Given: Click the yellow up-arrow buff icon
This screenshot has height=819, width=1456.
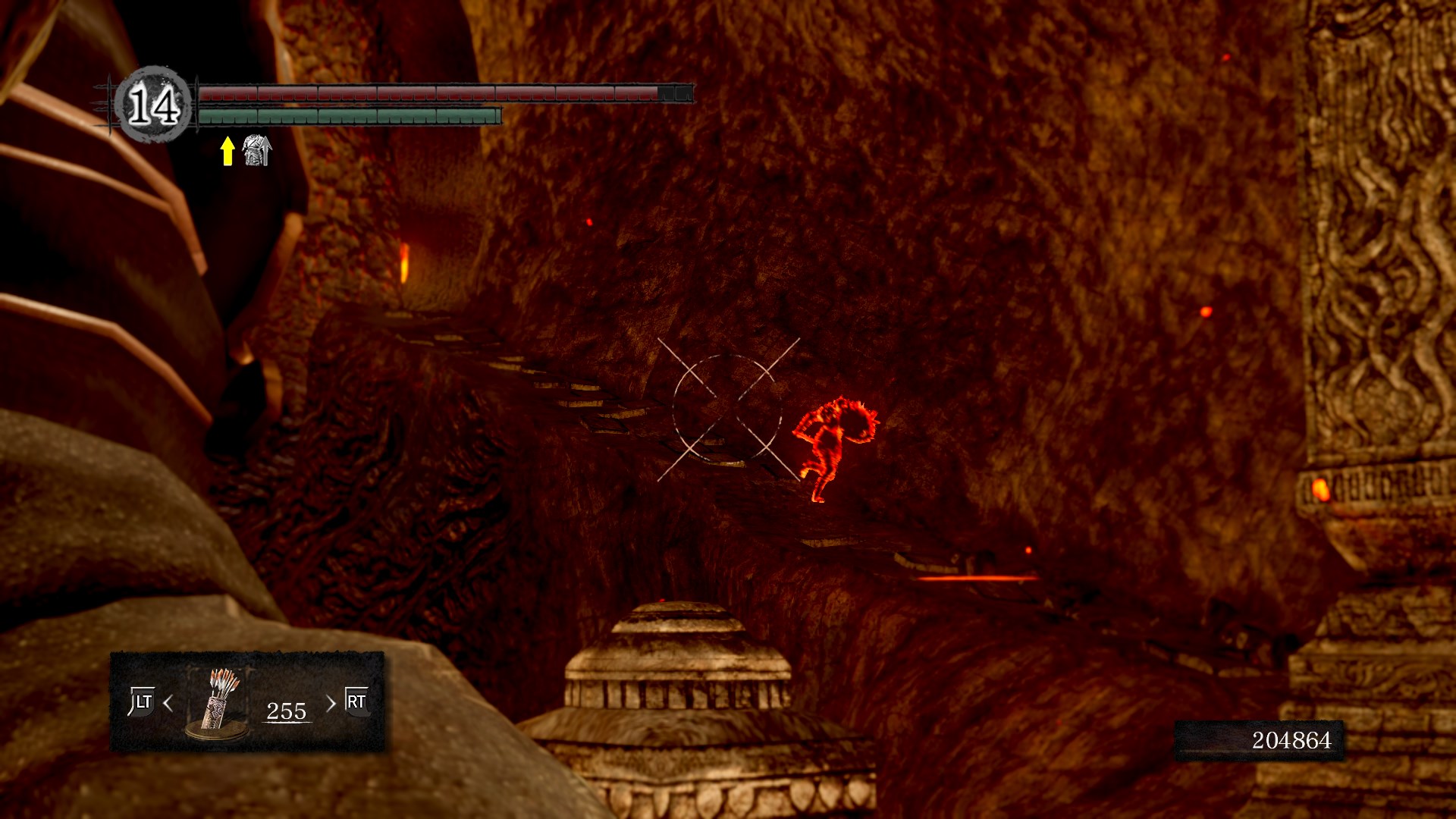Looking at the screenshot, I should pos(227,151).
